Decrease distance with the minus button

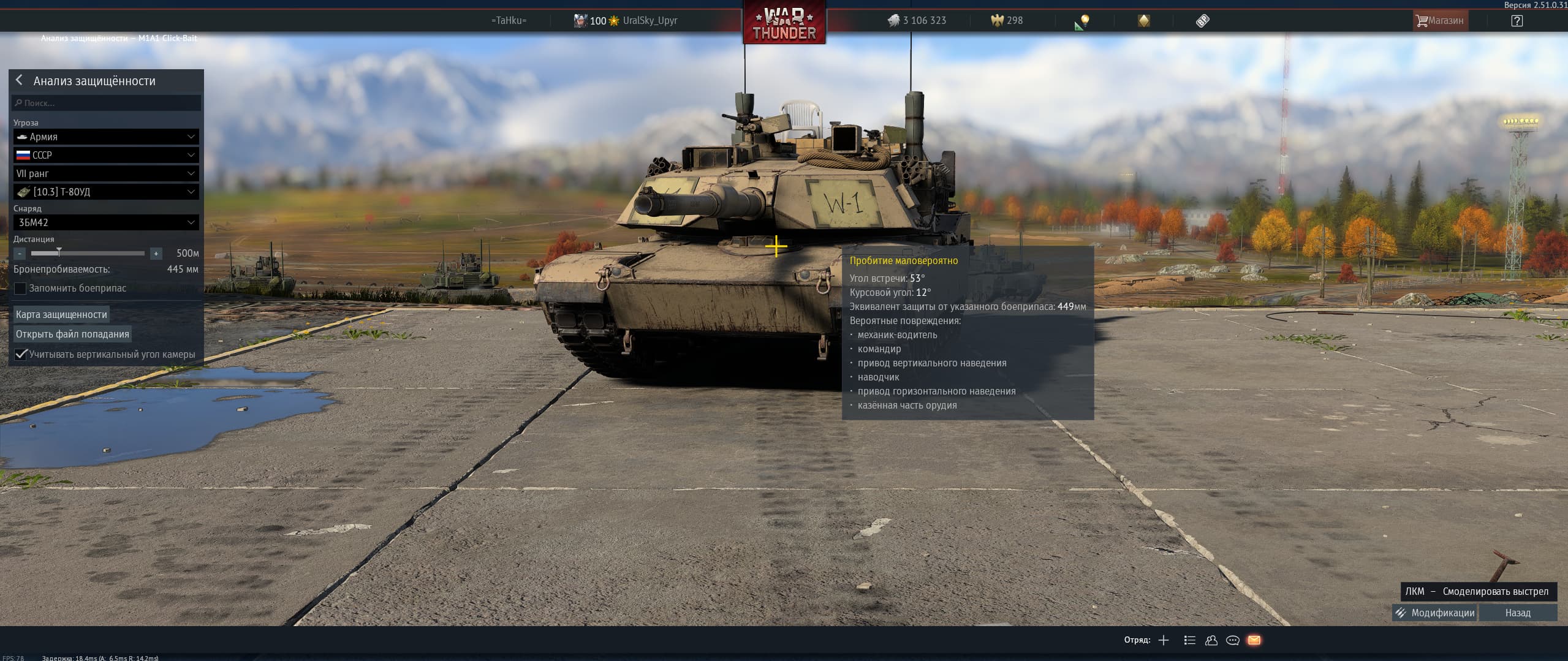coord(20,253)
